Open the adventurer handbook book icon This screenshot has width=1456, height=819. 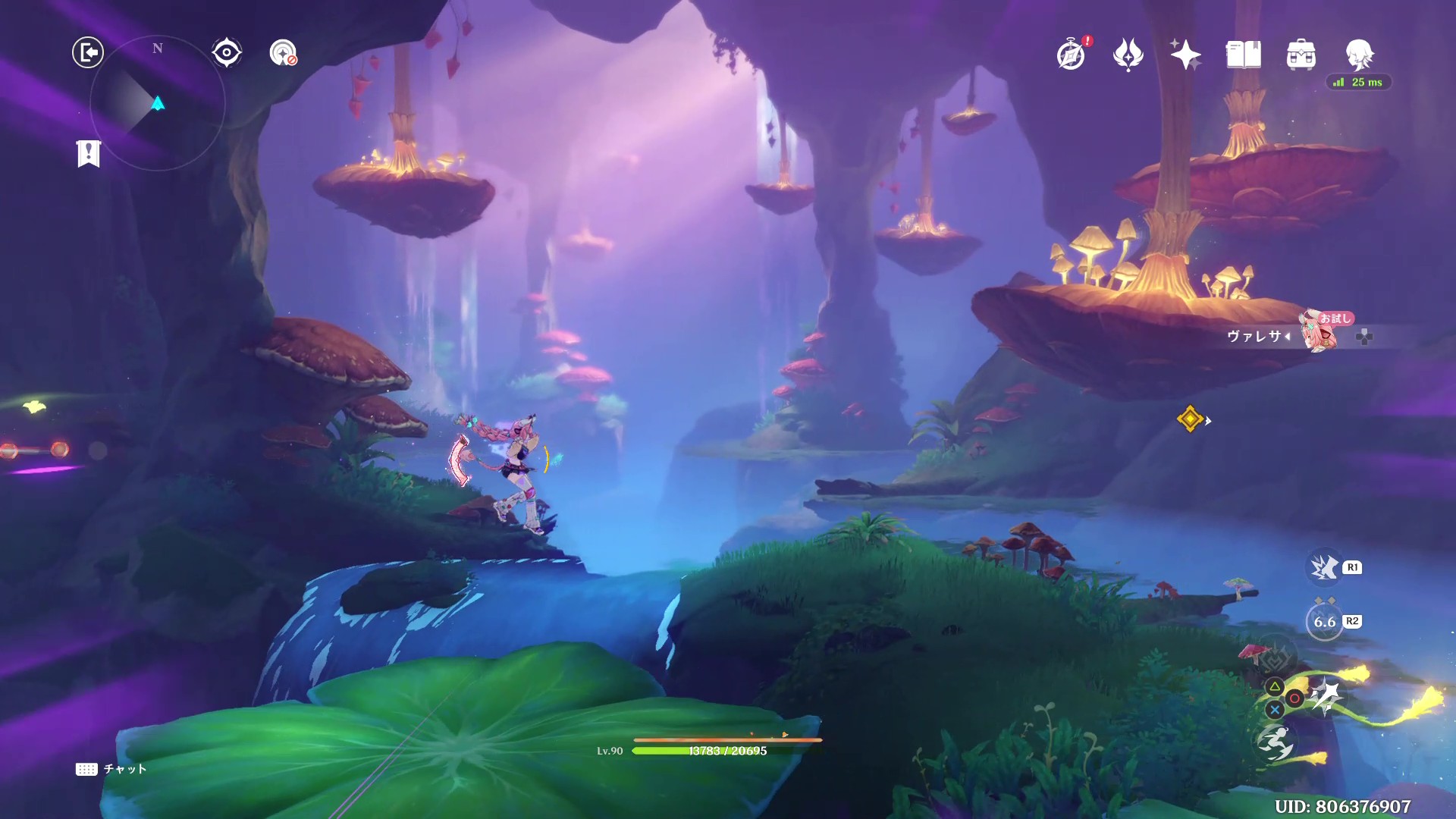[x=1244, y=55]
